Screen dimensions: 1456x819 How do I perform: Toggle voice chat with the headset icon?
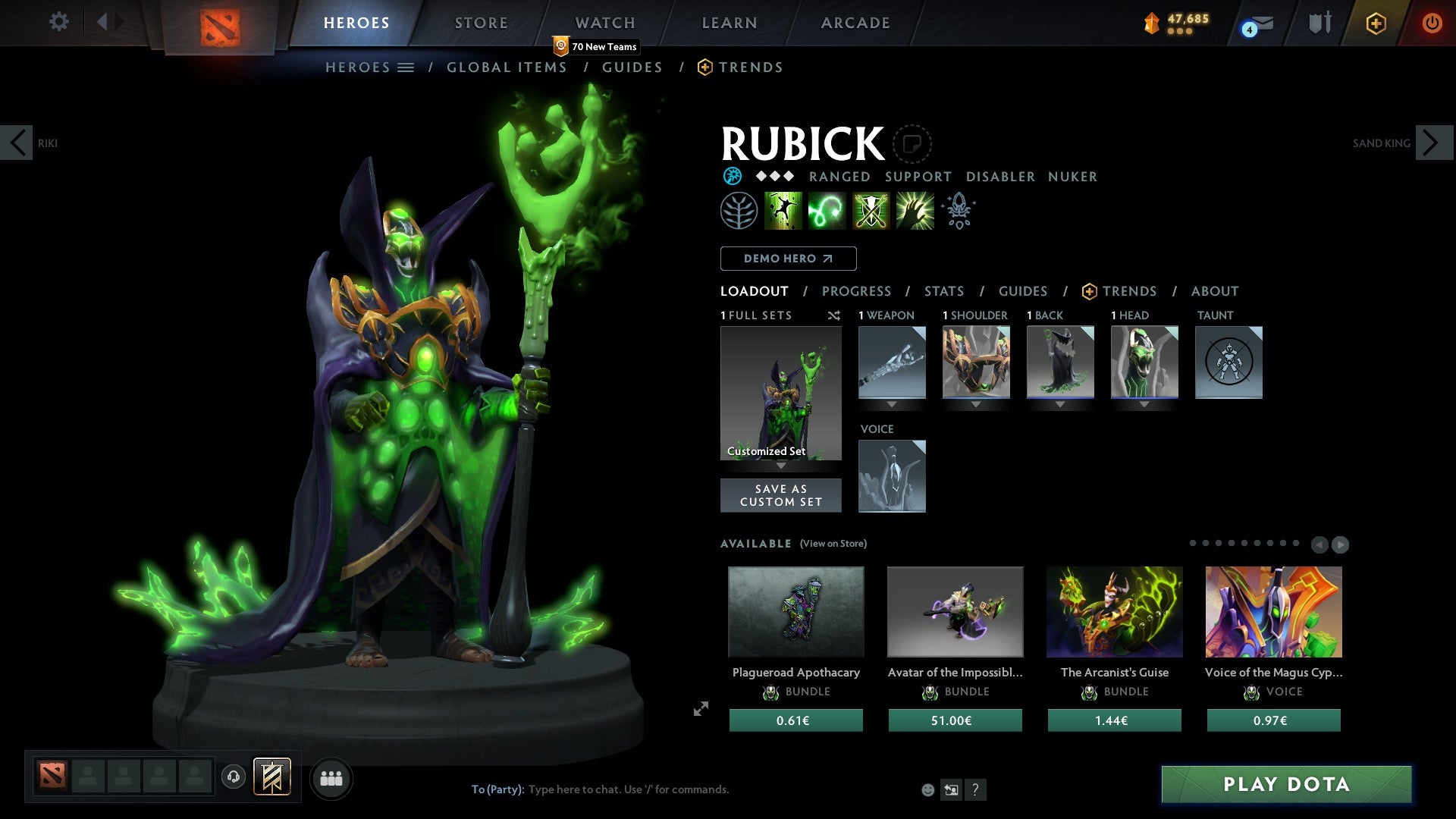pos(233,778)
